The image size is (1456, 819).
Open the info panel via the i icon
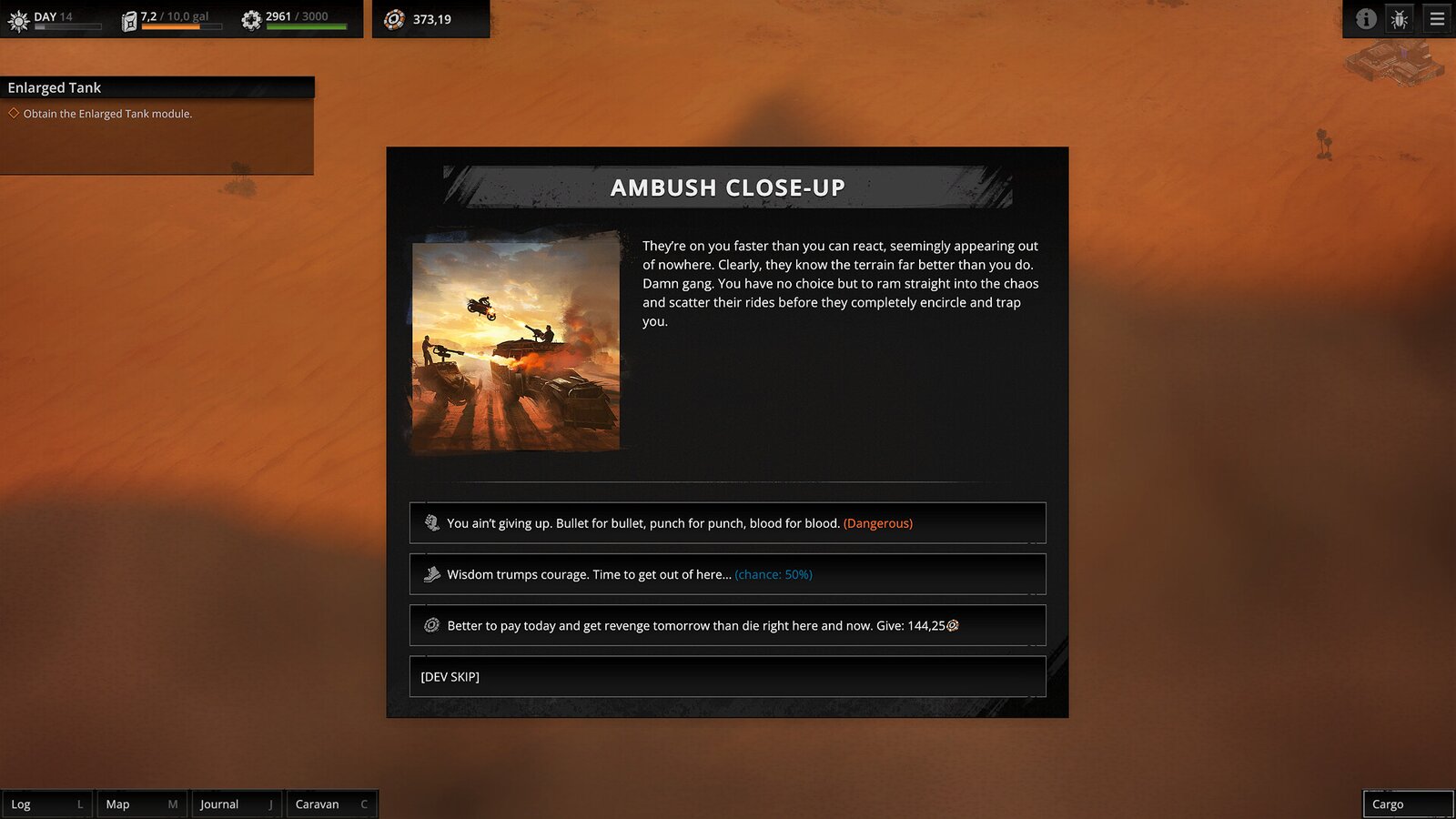click(x=1364, y=18)
